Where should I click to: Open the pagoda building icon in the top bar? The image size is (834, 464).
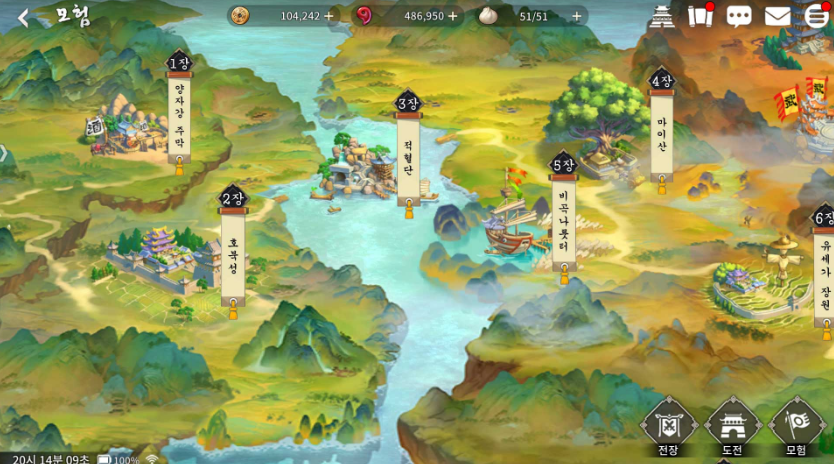tap(662, 17)
